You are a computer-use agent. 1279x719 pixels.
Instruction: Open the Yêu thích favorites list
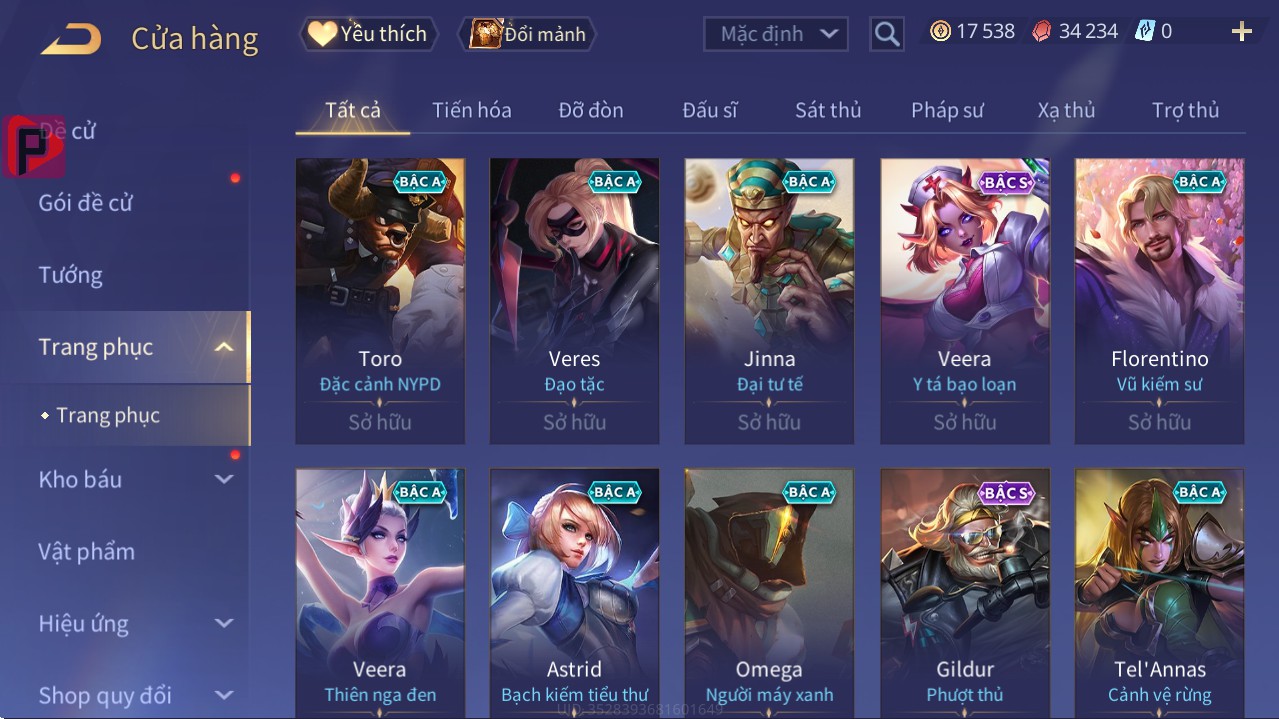(x=367, y=33)
